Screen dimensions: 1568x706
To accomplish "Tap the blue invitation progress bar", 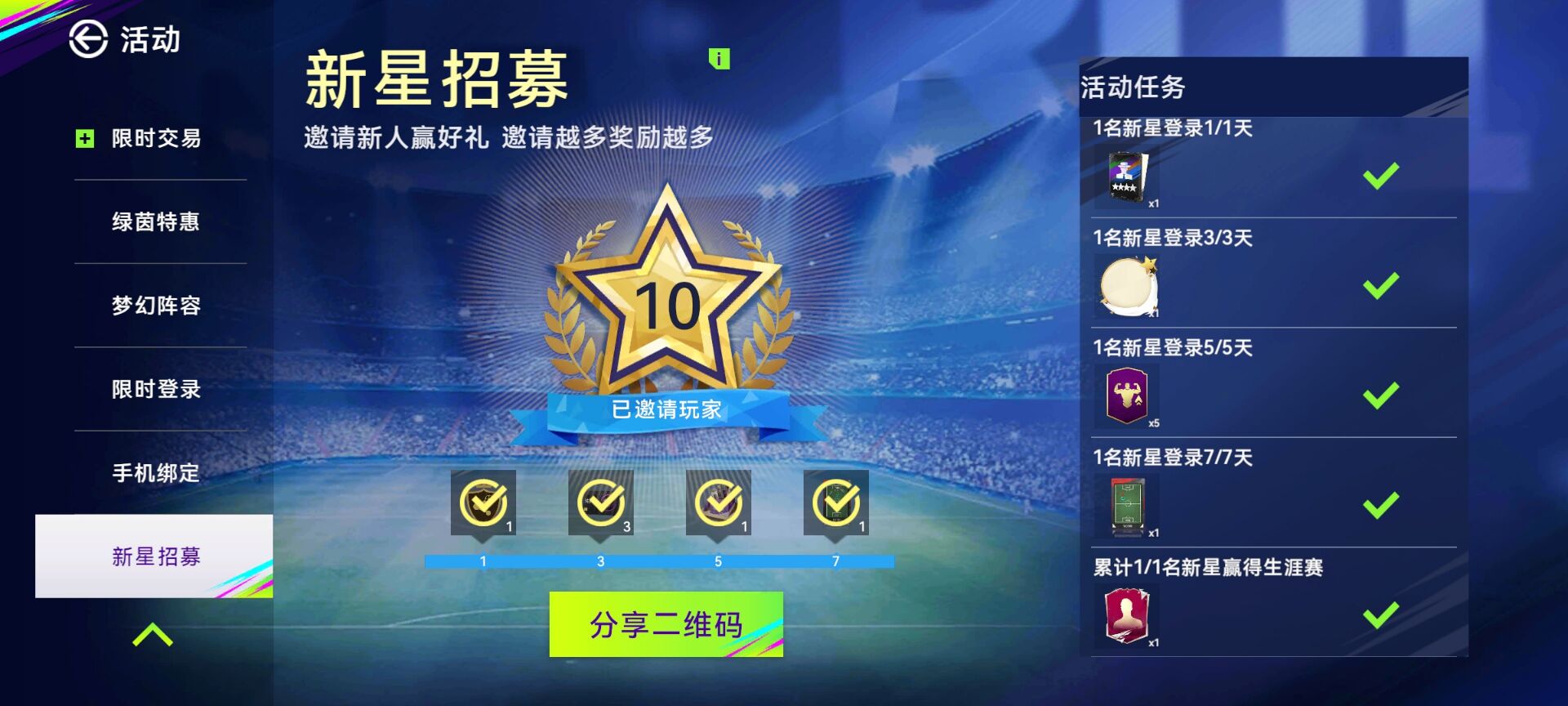I will (658, 562).
